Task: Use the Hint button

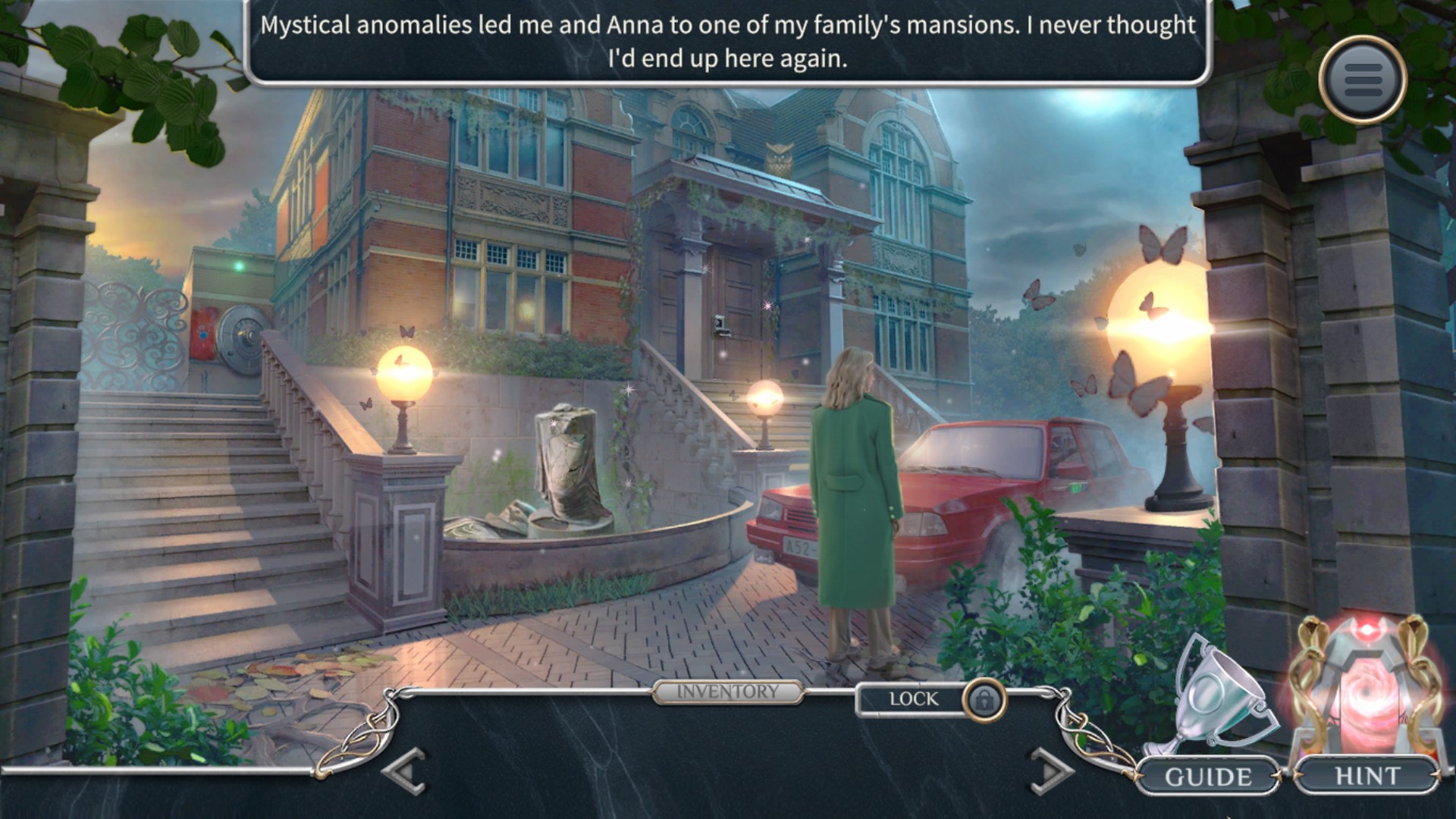Action: (x=1367, y=776)
